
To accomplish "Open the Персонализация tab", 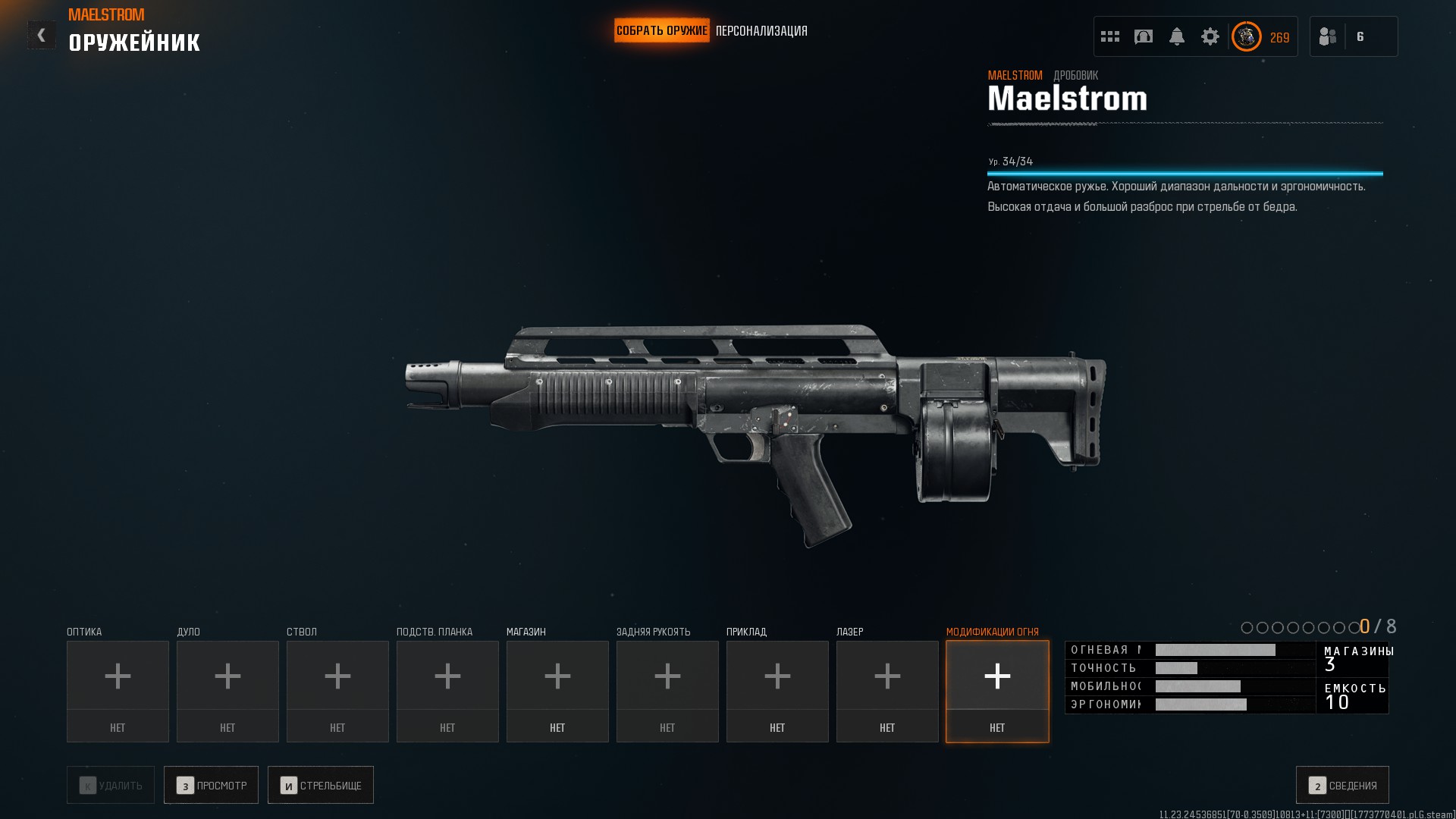I will tap(761, 31).
